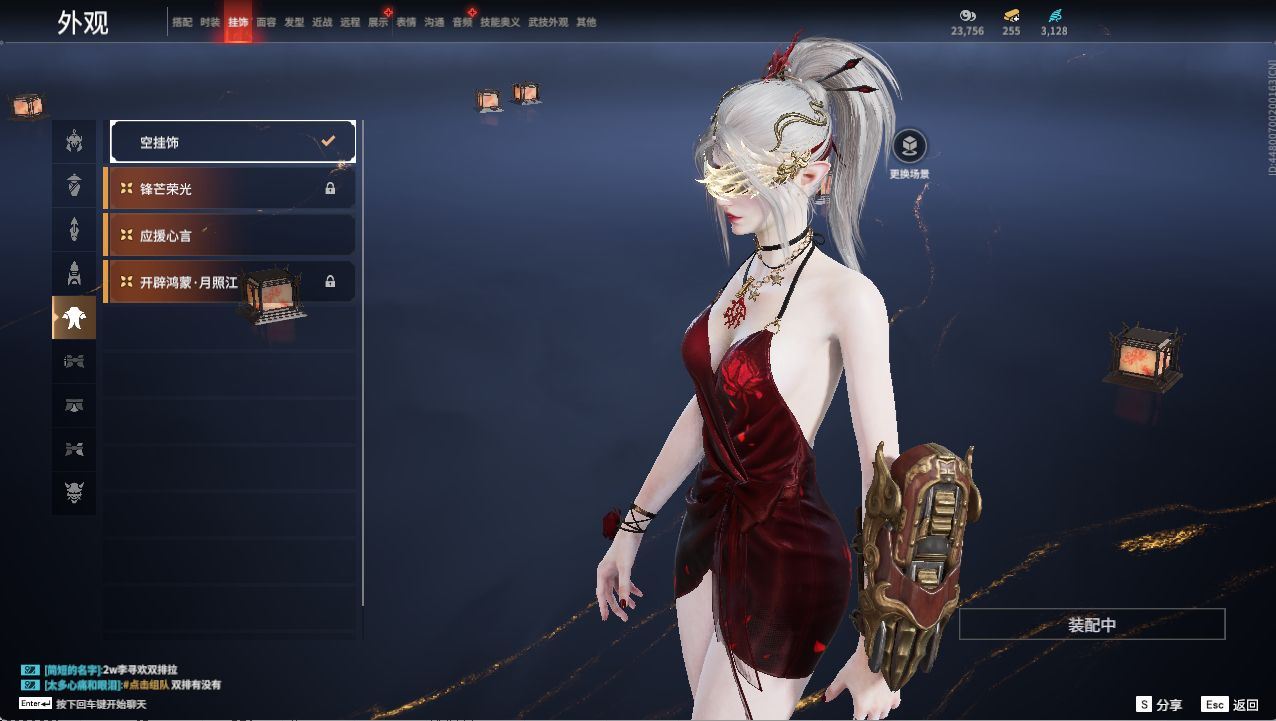Select the 应援心言 accessory
The height and width of the screenshot is (721, 1276).
point(230,235)
